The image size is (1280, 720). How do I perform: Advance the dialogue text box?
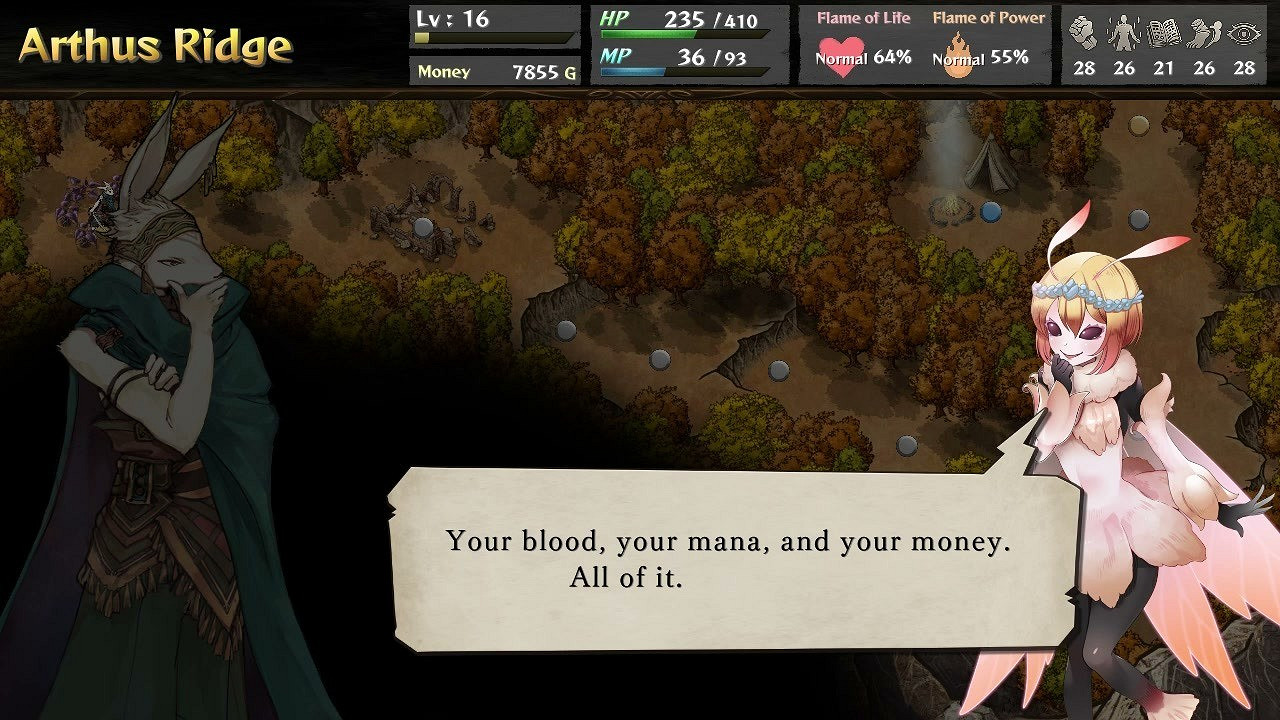click(x=720, y=560)
